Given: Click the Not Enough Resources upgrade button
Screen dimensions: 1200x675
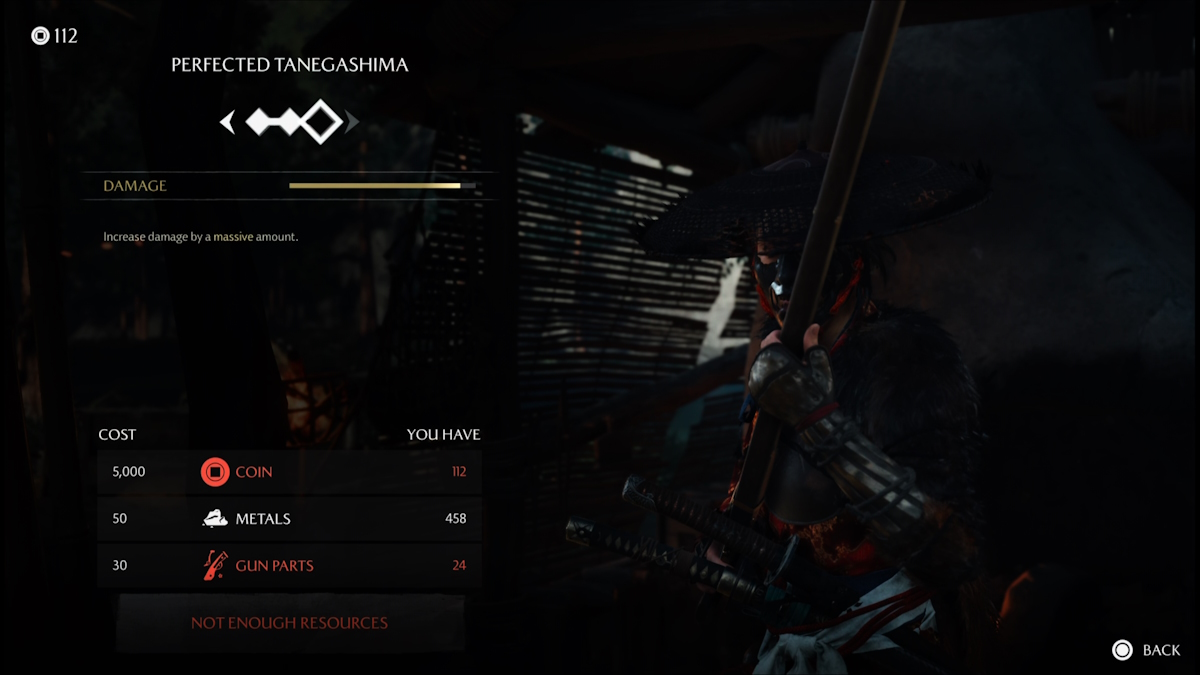Looking at the screenshot, I should coord(289,623).
